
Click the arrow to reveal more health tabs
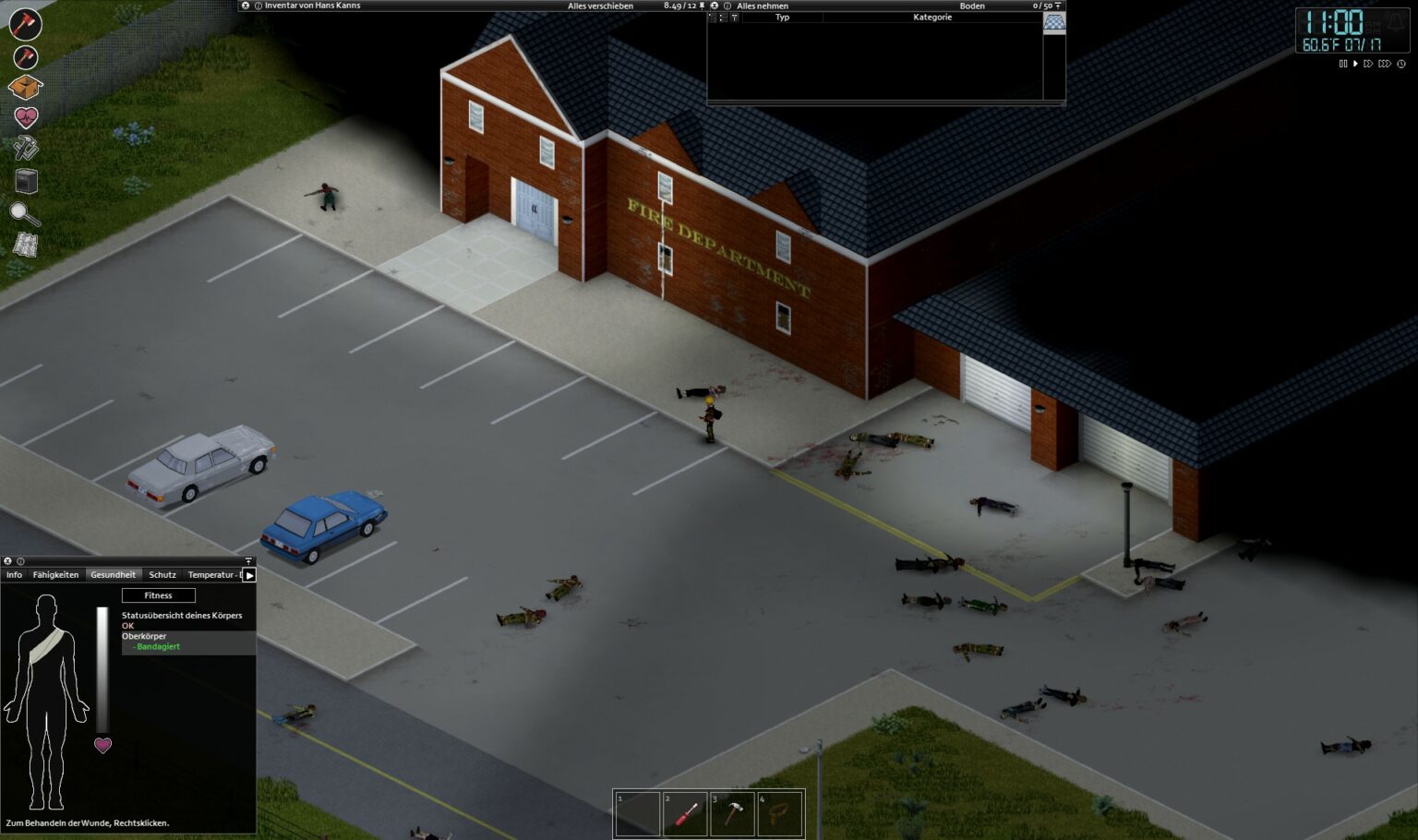(x=248, y=574)
